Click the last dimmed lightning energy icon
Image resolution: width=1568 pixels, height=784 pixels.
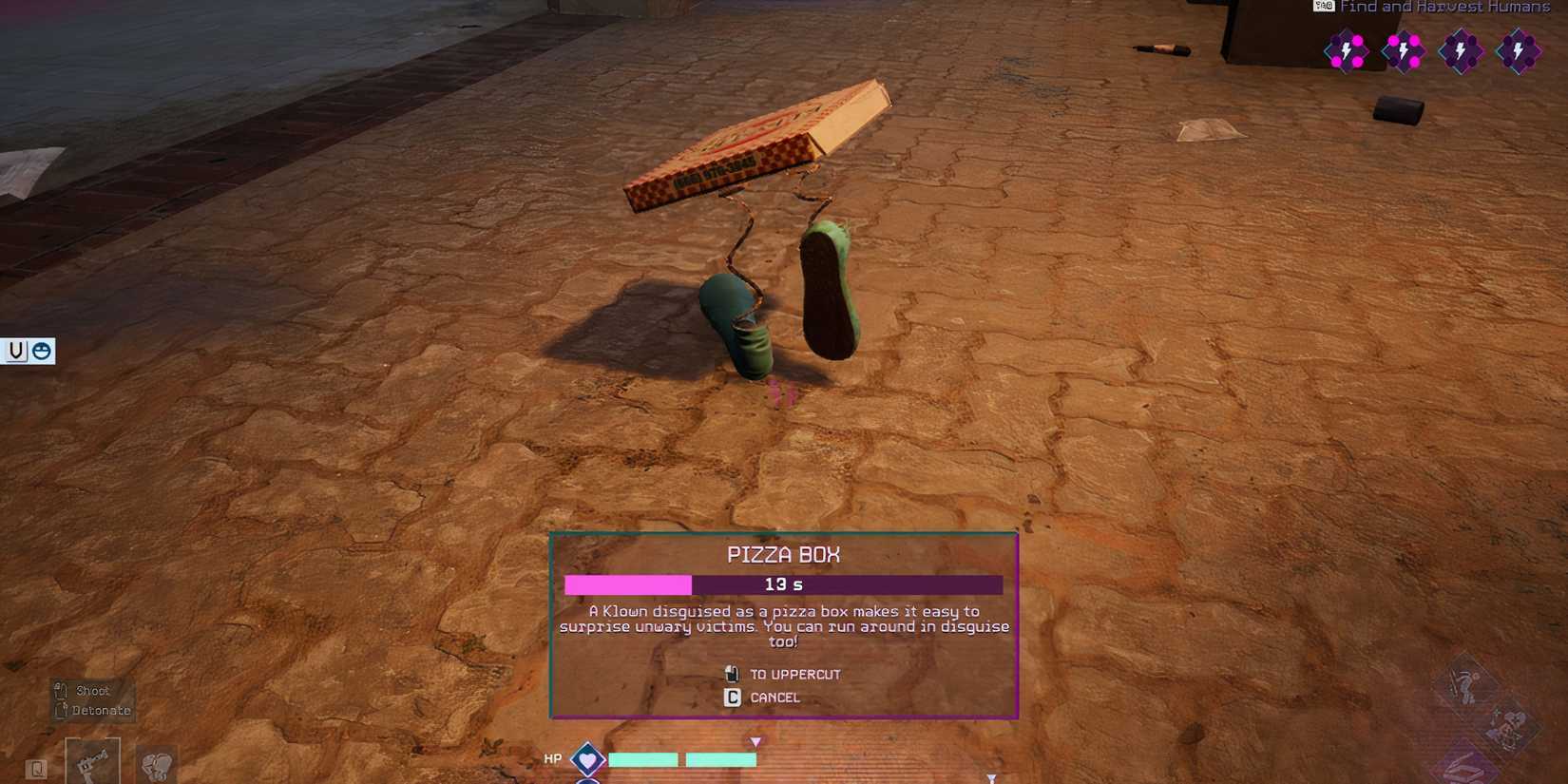pyautogui.click(x=1520, y=52)
